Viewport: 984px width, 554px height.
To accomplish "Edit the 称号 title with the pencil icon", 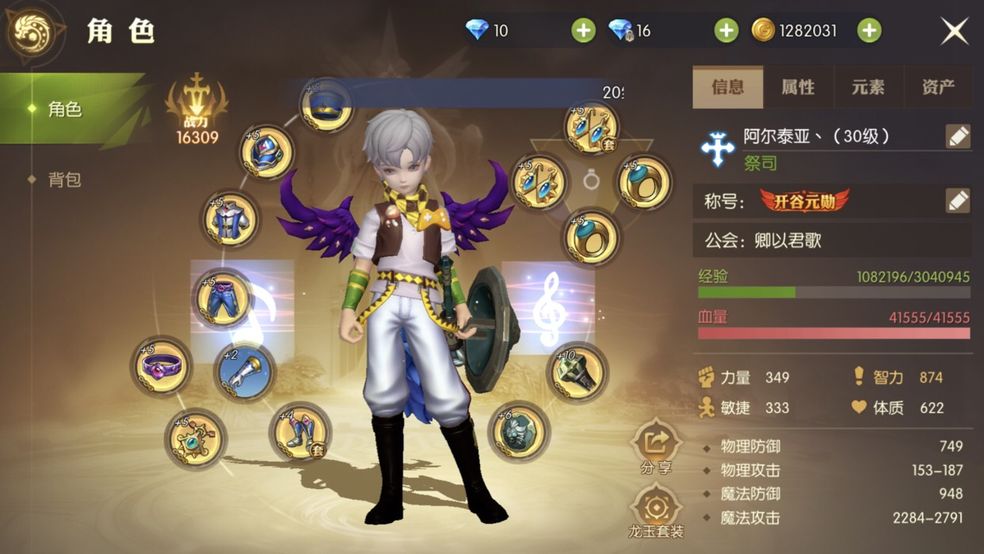I will click(x=958, y=200).
